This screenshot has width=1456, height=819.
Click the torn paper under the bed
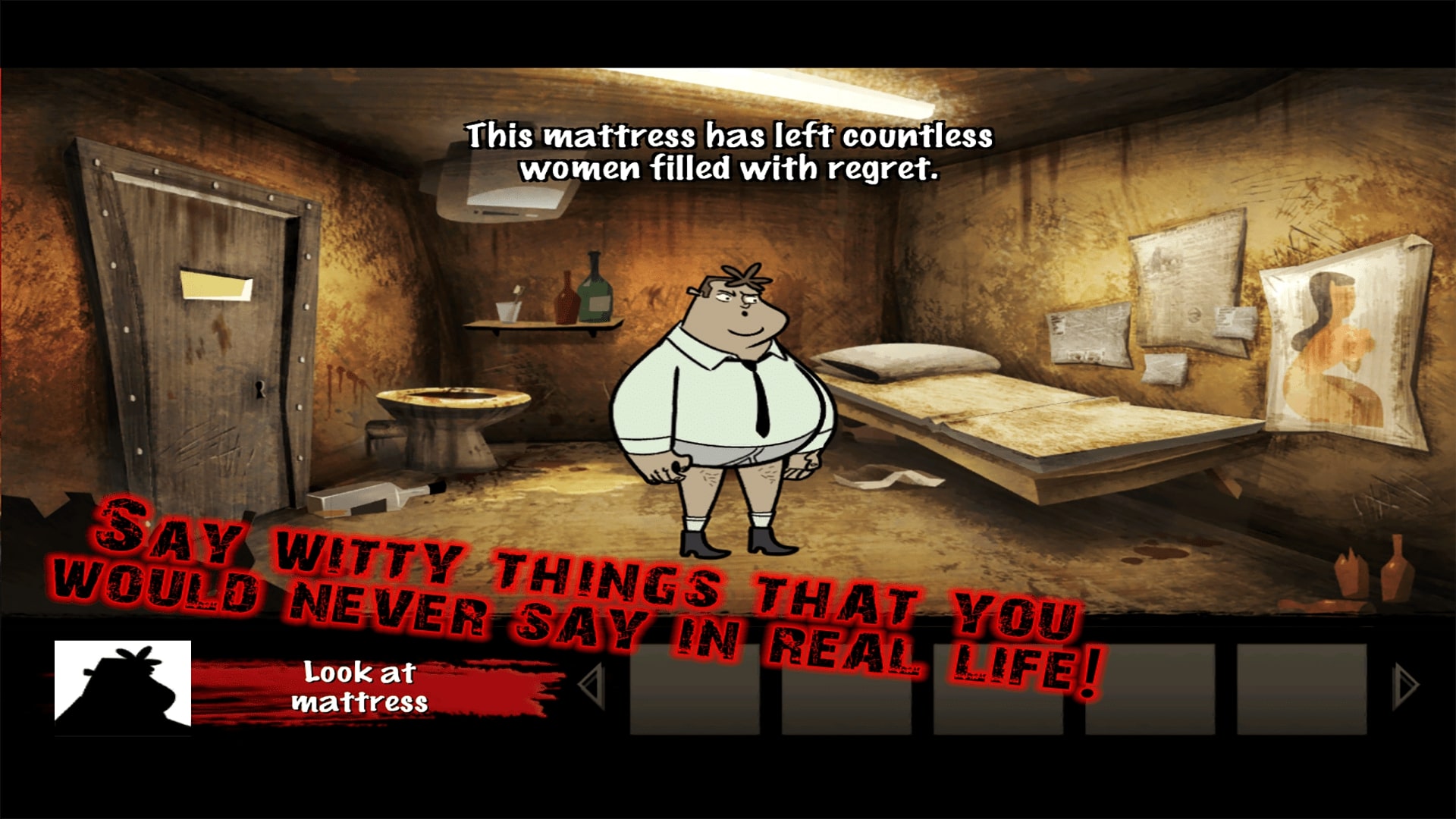coord(887,478)
